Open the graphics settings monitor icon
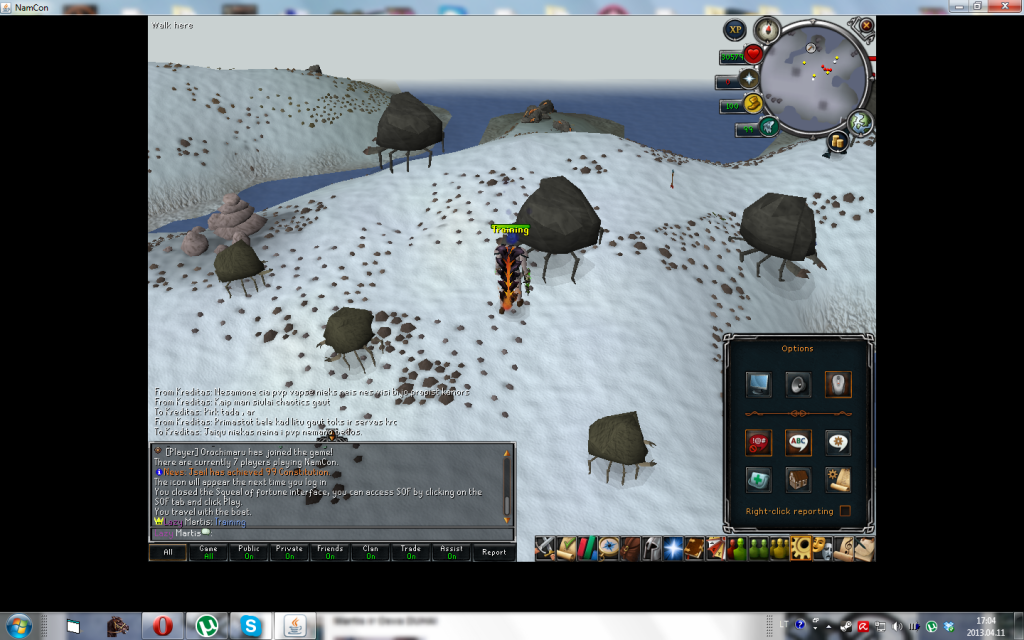 point(759,384)
